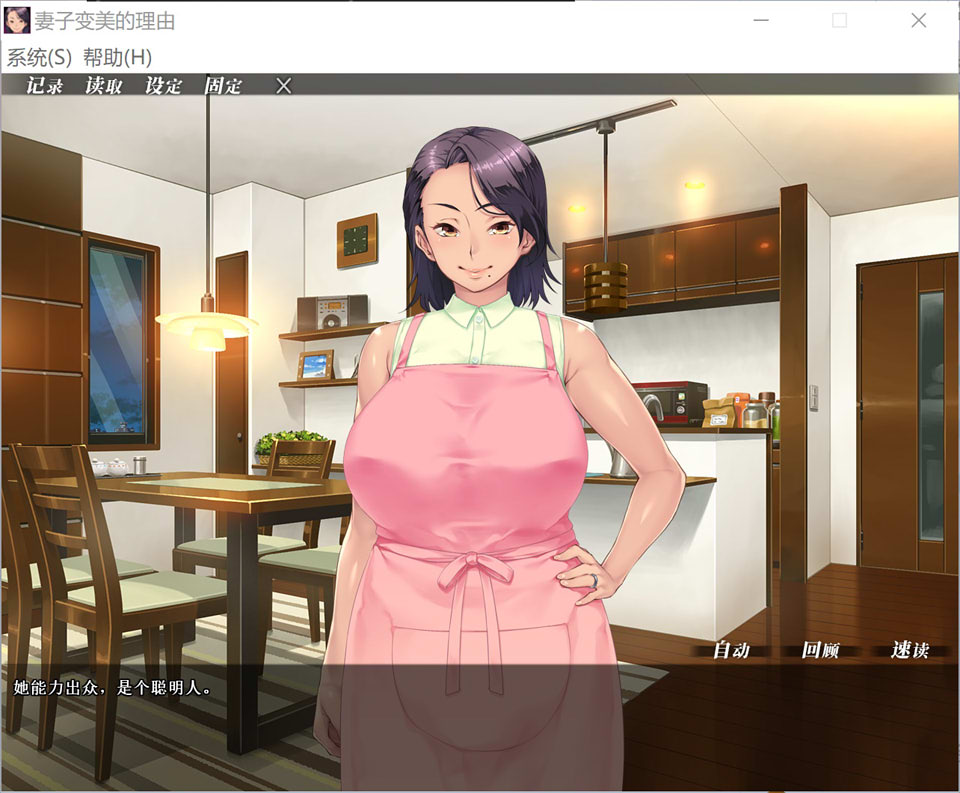This screenshot has height=793, width=960.
Task: Minimize the game window
Action: pos(761,21)
